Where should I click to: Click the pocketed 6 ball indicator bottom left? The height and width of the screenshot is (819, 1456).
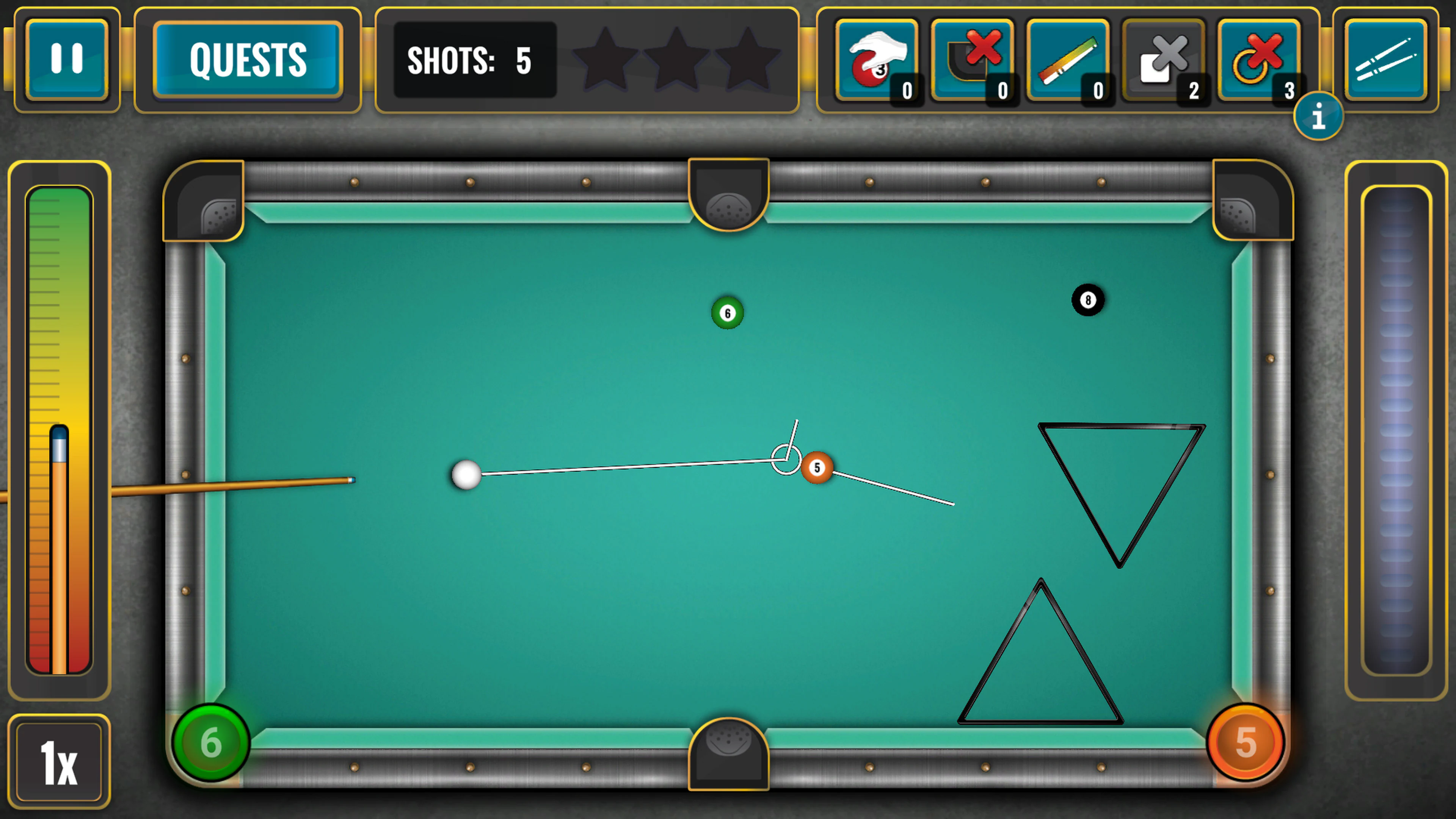point(212,743)
